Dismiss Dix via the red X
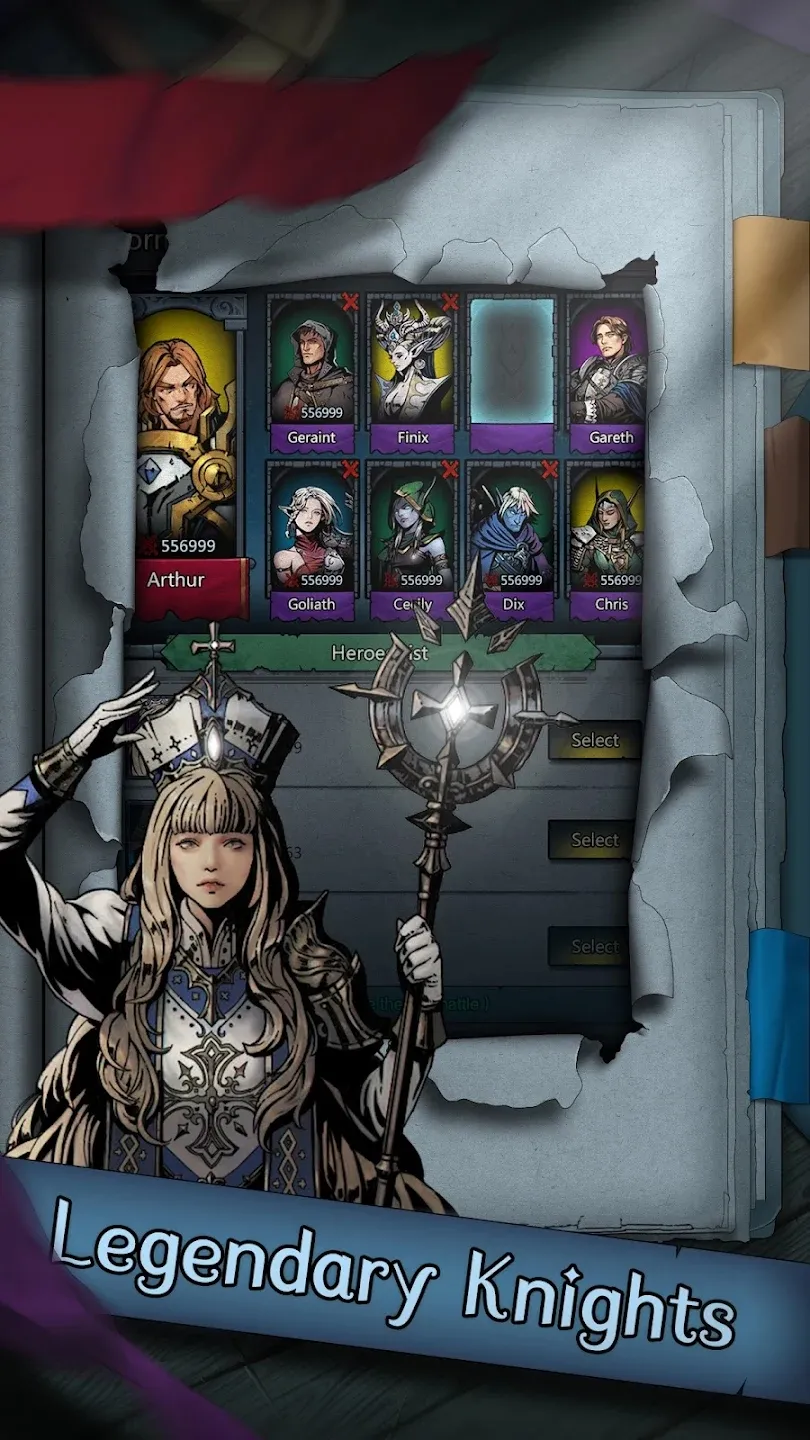Viewport: 810px width, 1440px height. [x=549, y=469]
